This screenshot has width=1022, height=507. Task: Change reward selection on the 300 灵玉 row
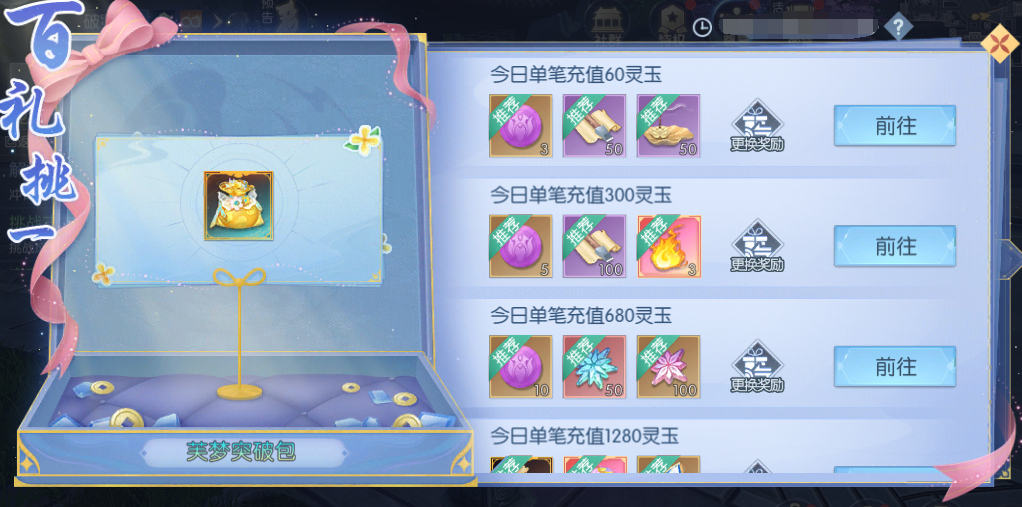tap(757, 247)
